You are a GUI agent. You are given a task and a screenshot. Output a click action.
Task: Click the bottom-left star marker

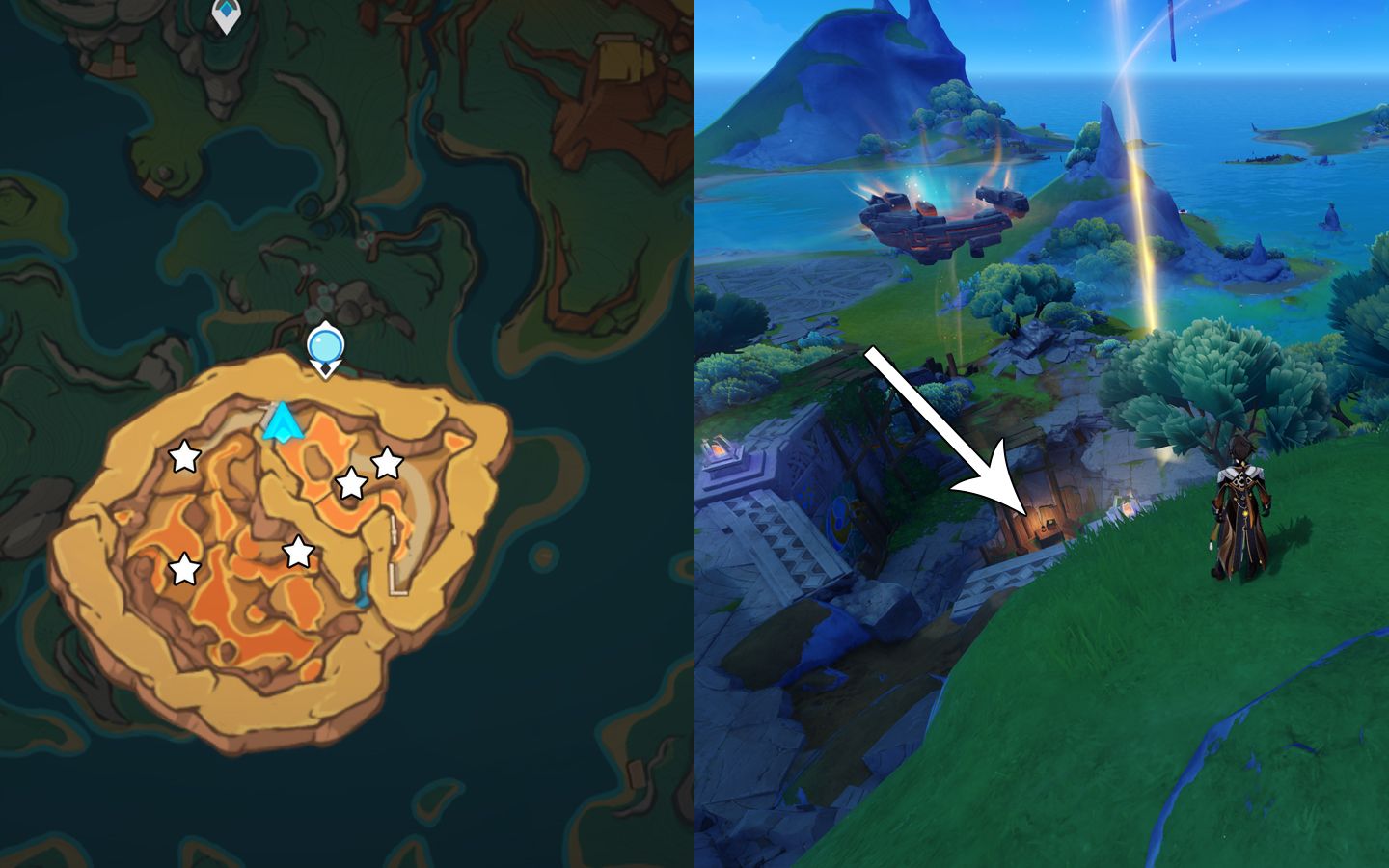(184, 570)
